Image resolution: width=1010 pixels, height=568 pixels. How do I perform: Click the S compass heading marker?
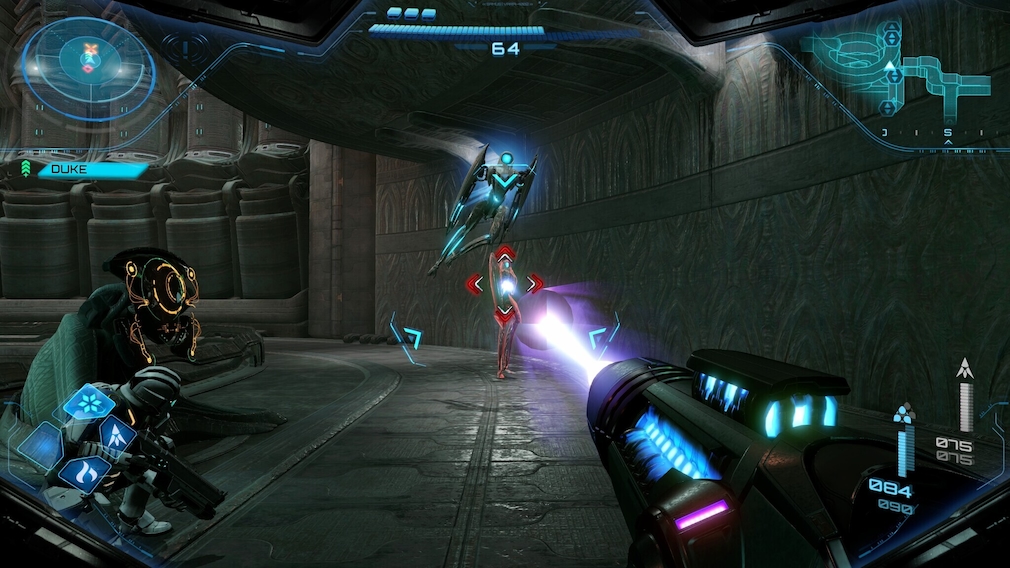pyautogui.click(x=947, y=133)
